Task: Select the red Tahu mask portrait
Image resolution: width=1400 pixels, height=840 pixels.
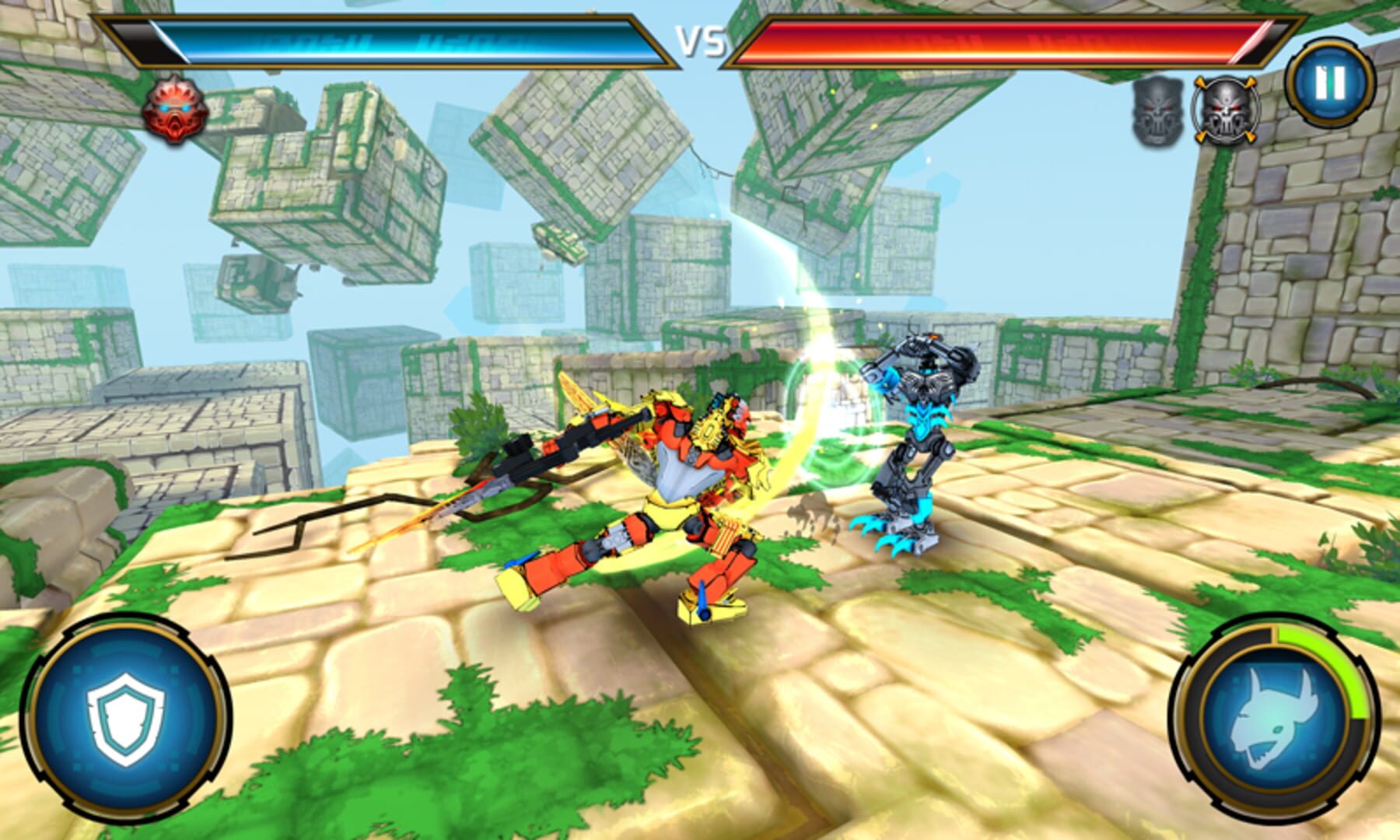Action: [x=173, y=109]
